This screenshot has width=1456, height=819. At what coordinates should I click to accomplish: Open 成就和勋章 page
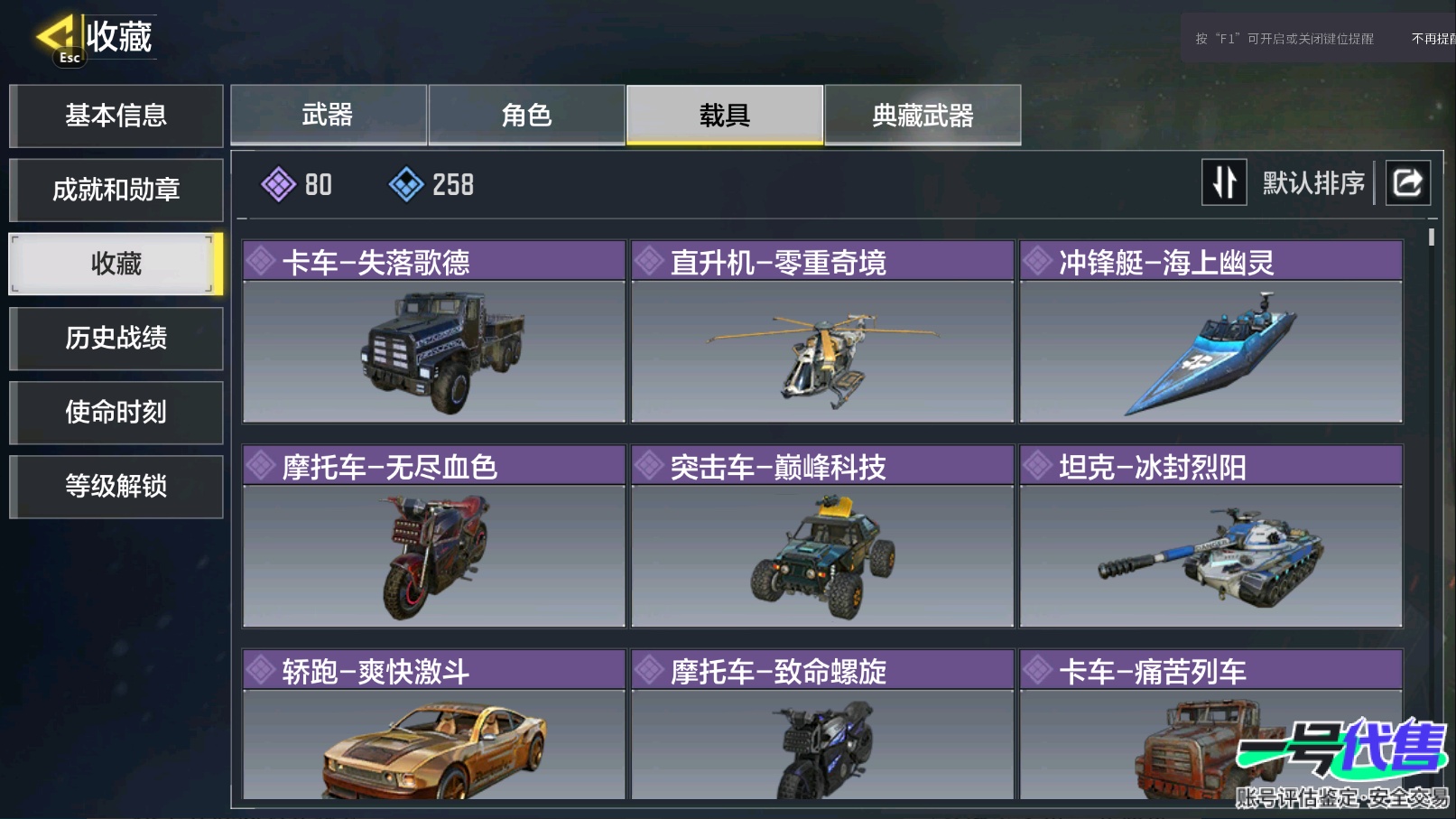tap(116, 190)
